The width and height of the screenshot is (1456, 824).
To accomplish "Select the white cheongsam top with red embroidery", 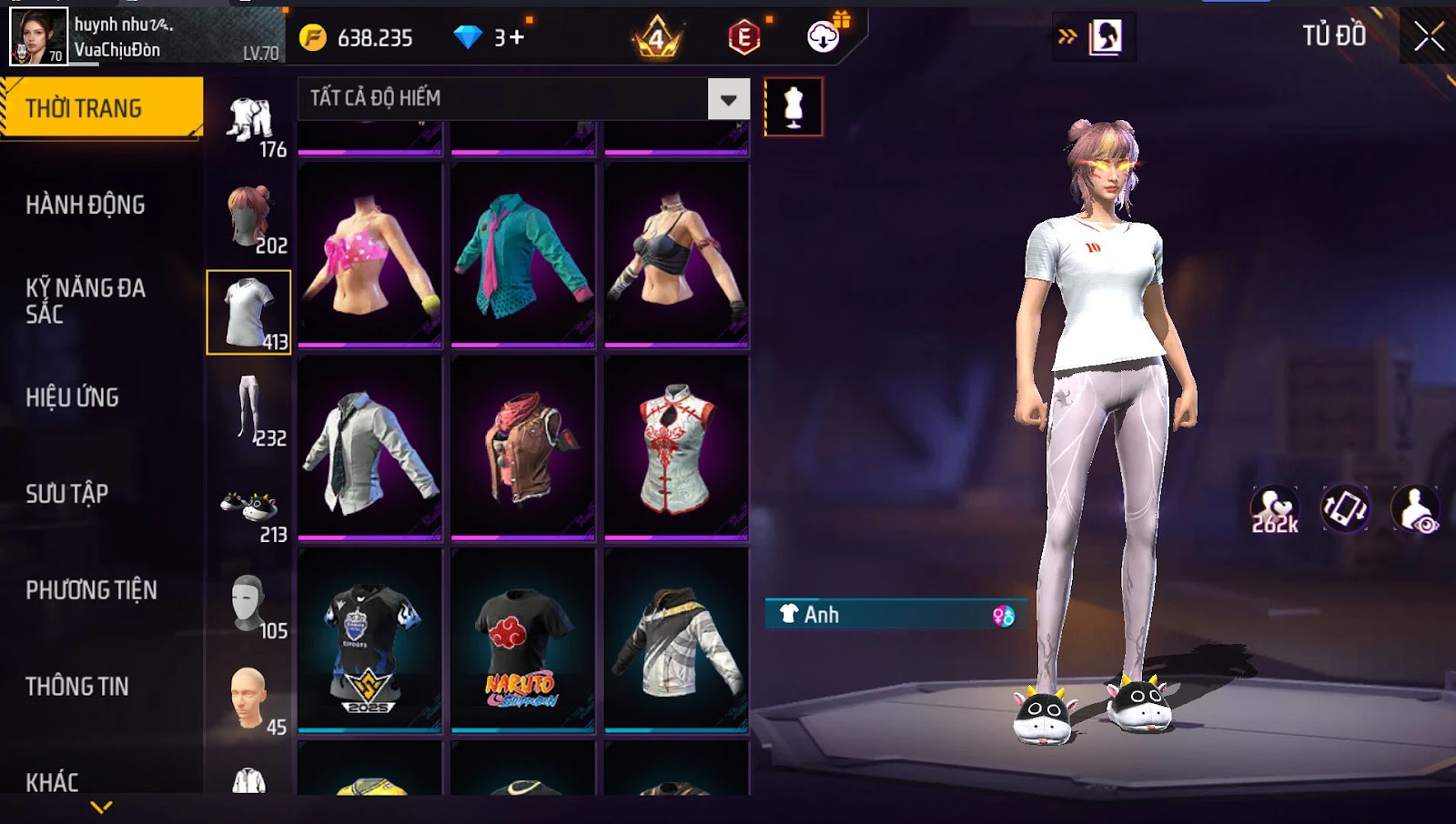I will click(676, 447).
